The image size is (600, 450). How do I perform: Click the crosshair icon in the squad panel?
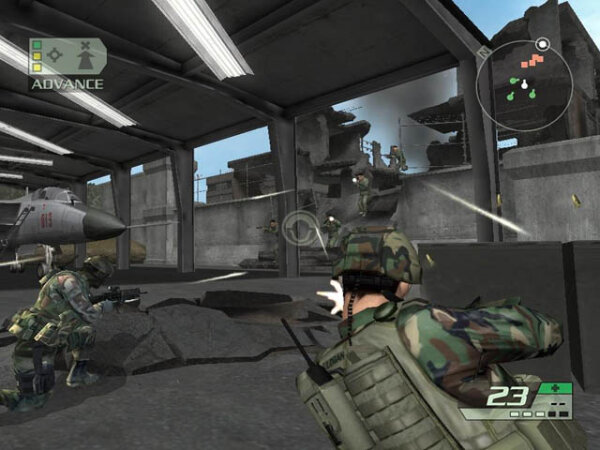(55, 57)
